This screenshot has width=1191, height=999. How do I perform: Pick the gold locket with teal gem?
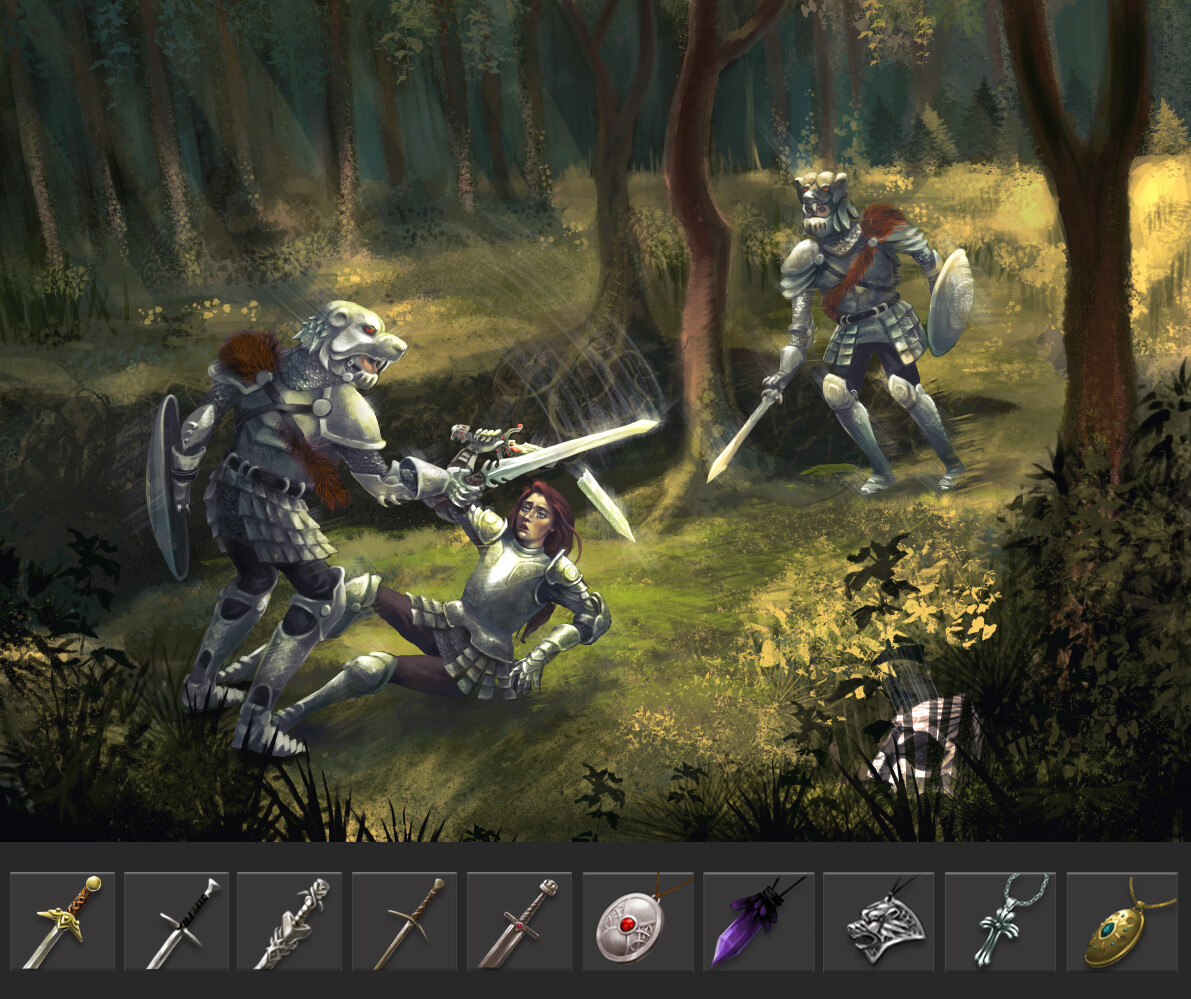click(x=1122, y=921)
